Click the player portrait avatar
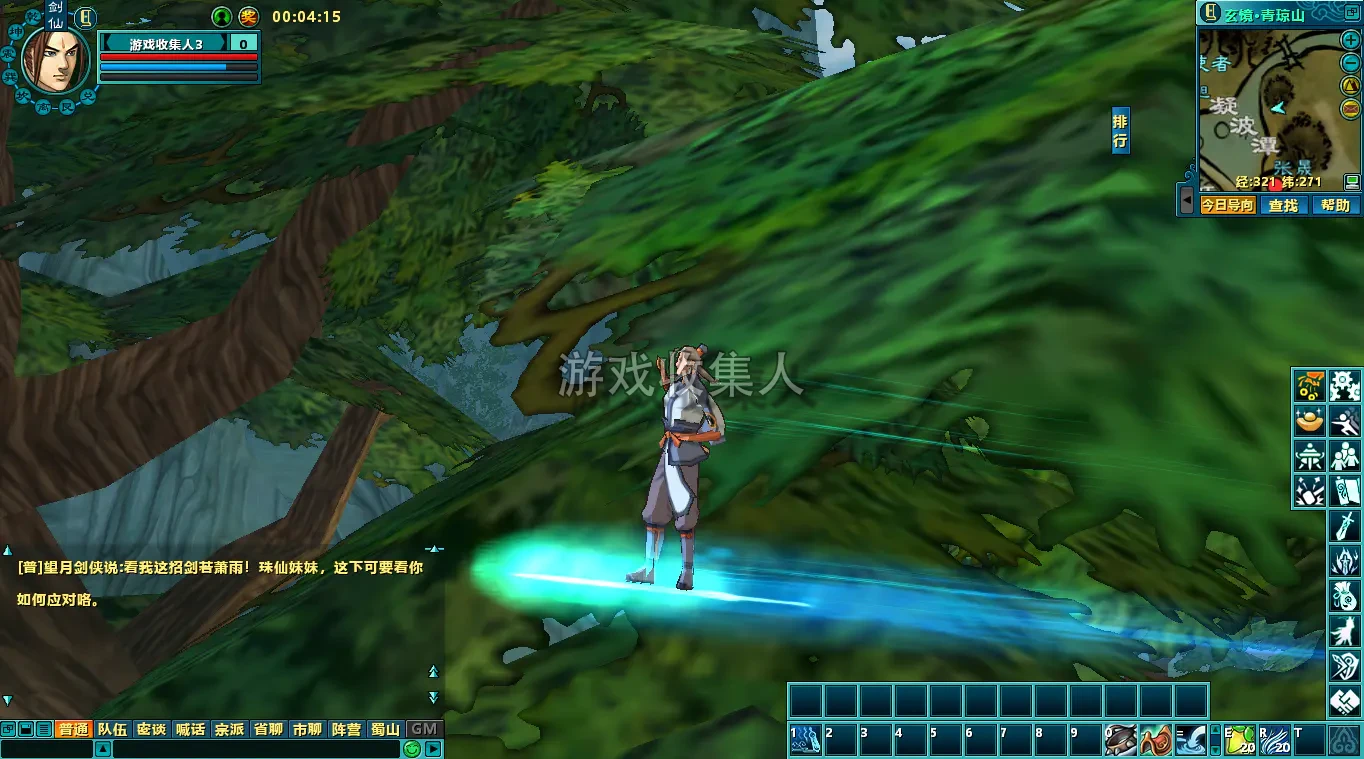The height and width of the screenshot is (759, 1364). [56, 60]
